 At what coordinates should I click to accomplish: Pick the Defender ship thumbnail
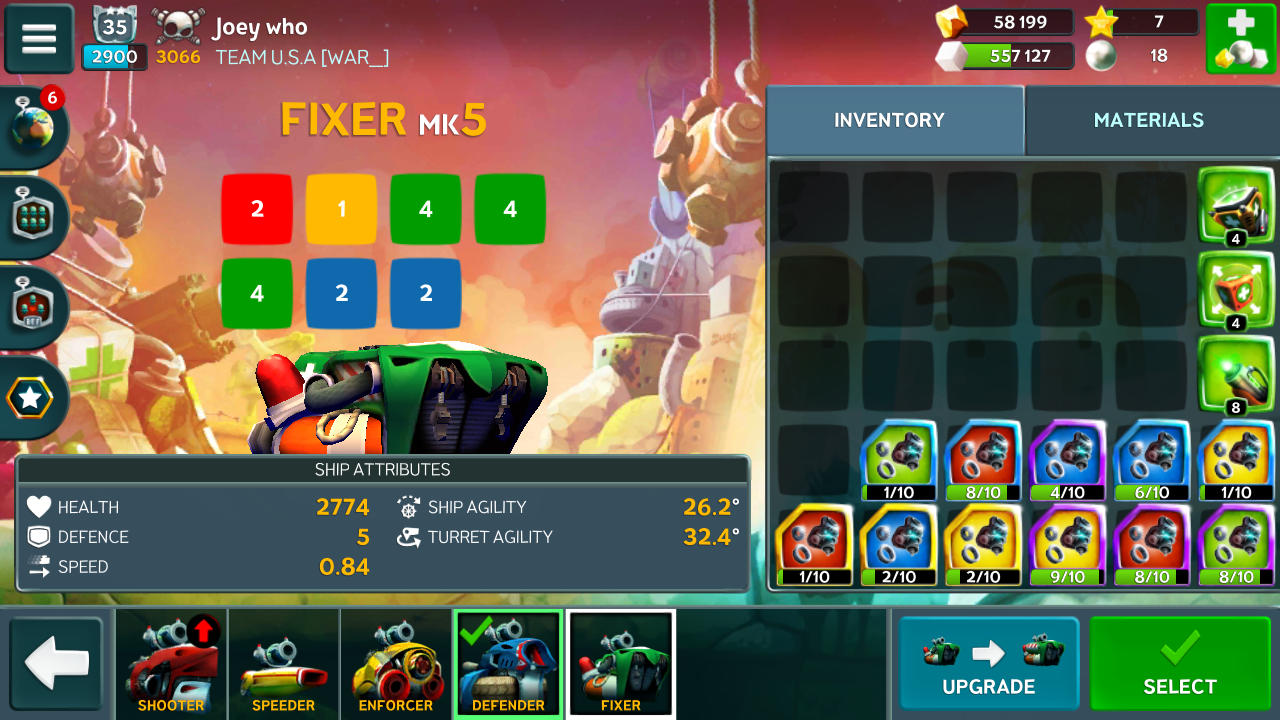pos(508,665)
